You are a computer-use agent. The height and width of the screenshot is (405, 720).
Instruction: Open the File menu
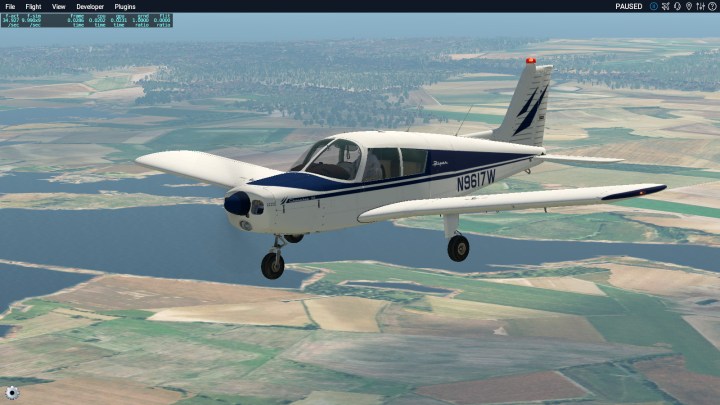pyautogui.click(x=10, y=6)
